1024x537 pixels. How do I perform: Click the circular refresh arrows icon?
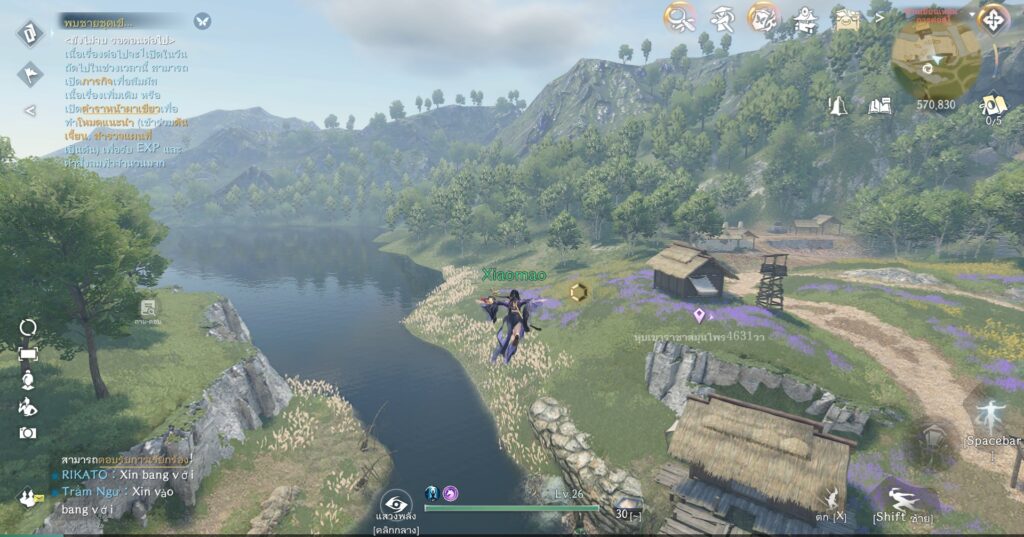click(x=28, y=328)
